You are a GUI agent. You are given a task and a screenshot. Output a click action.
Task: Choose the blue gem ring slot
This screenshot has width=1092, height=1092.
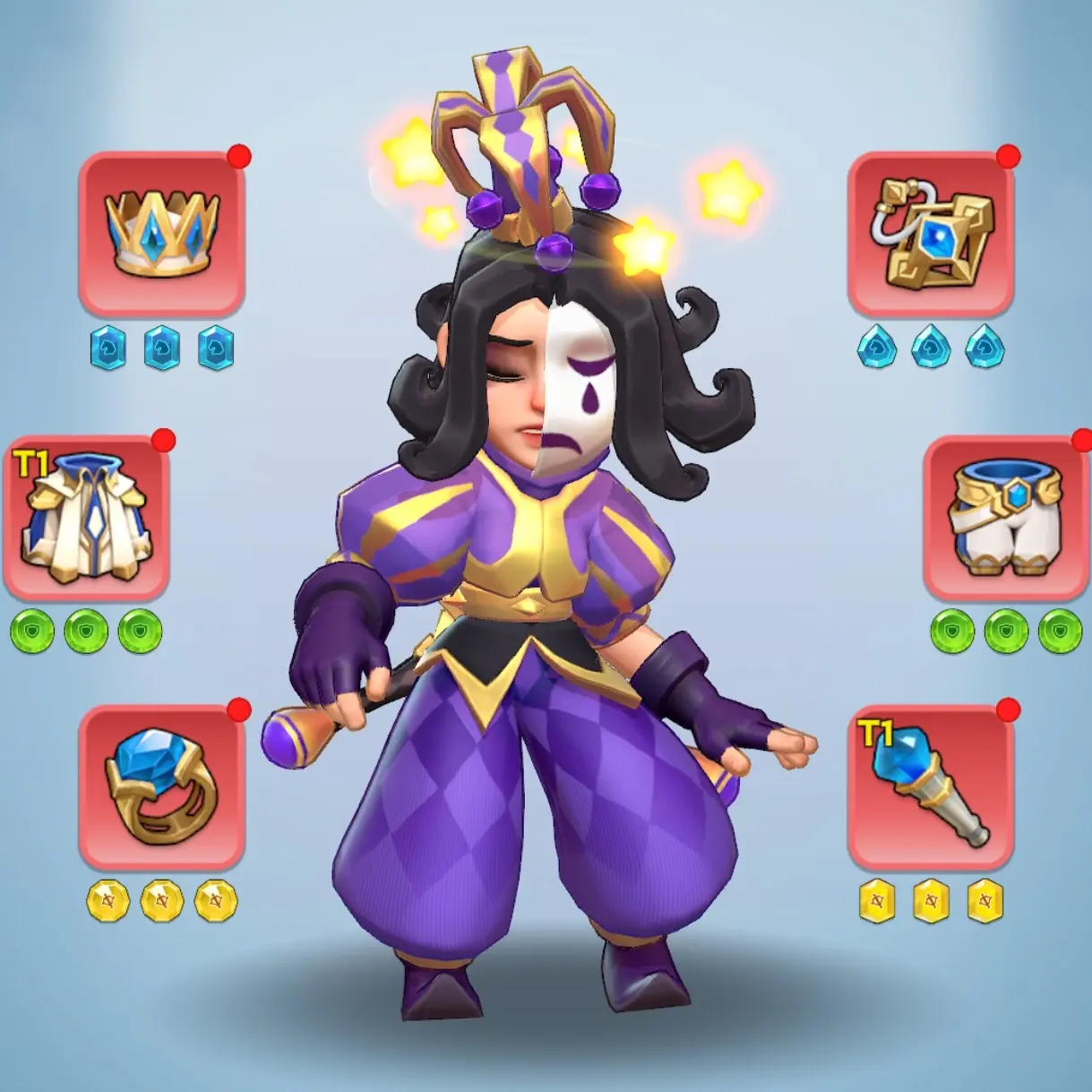coord(162,787)
